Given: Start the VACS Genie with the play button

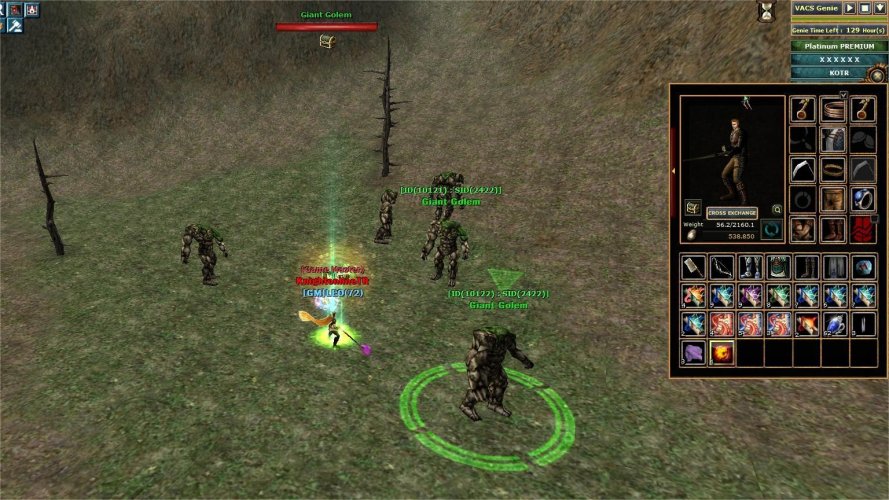Looking at the screenshot, I should click(851, 8).
